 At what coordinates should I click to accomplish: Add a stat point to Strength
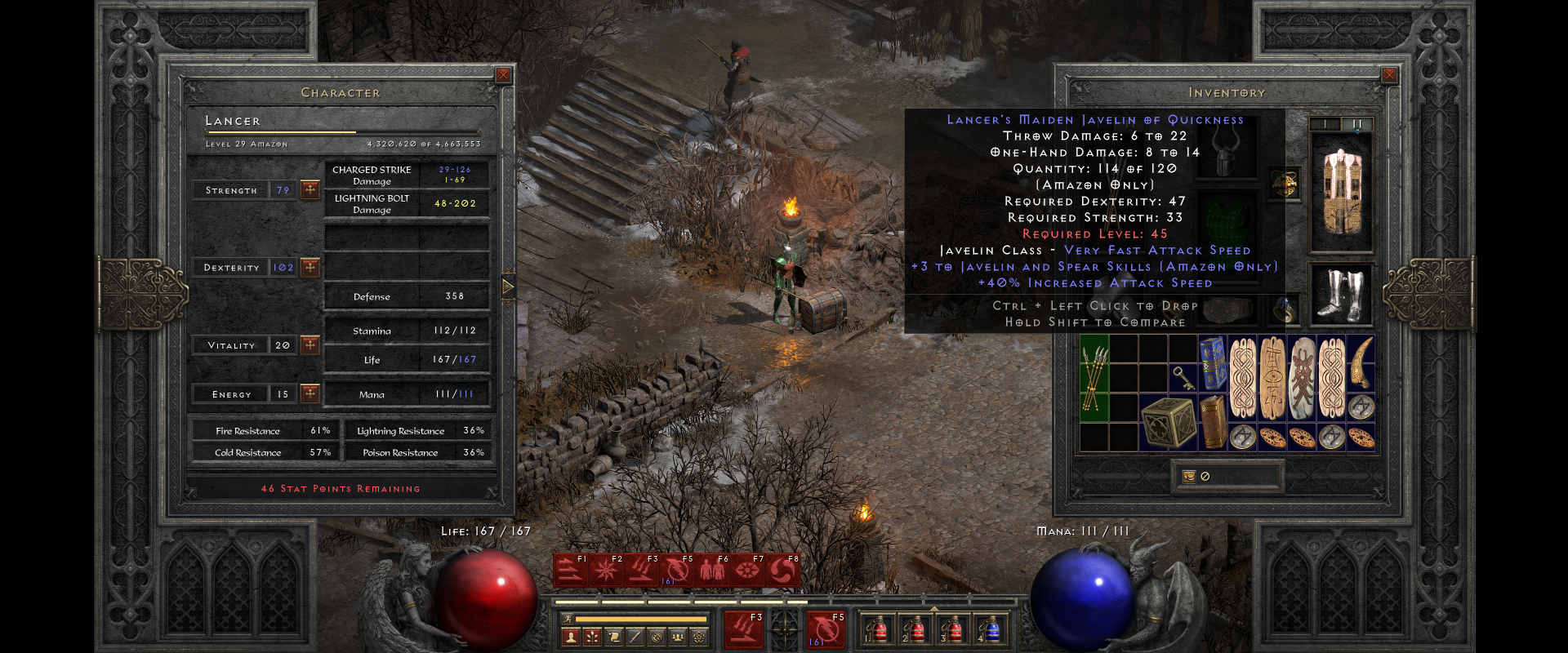pos(310,189)
